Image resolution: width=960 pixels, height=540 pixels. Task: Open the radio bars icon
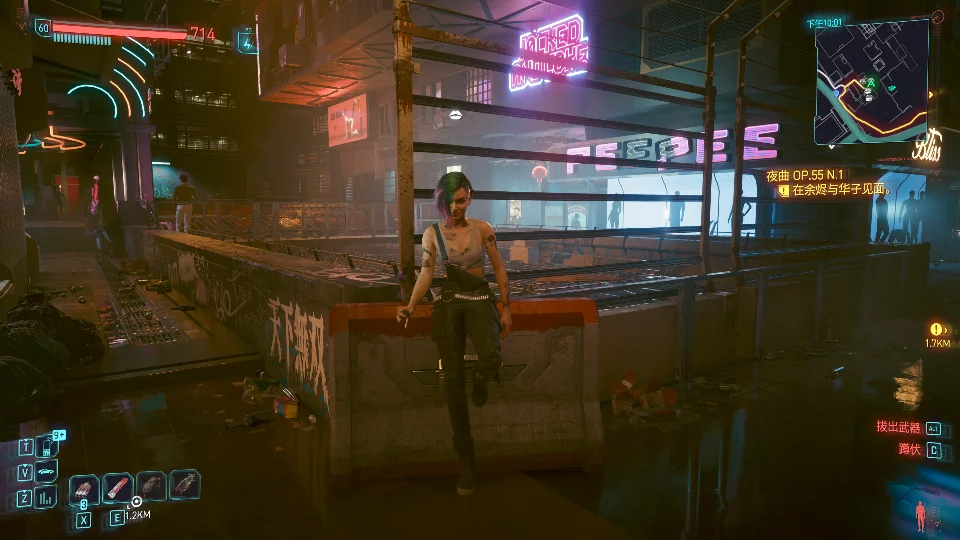47,497
